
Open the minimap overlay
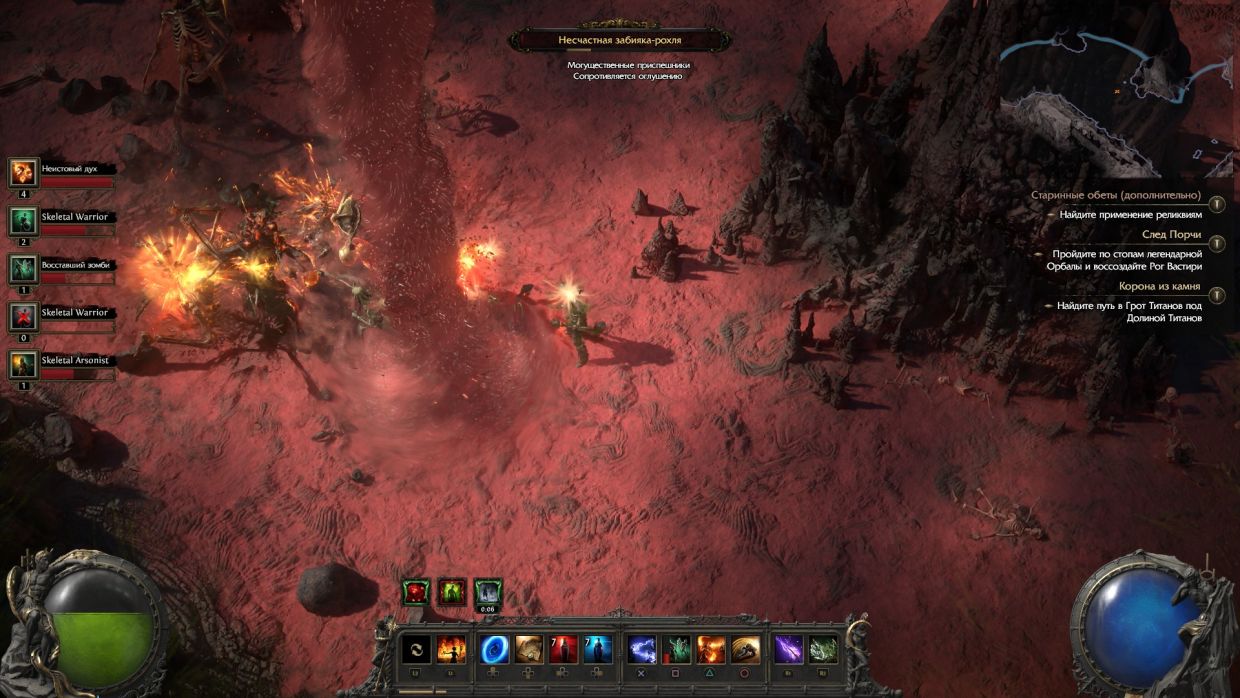(x=1116, y=96)
